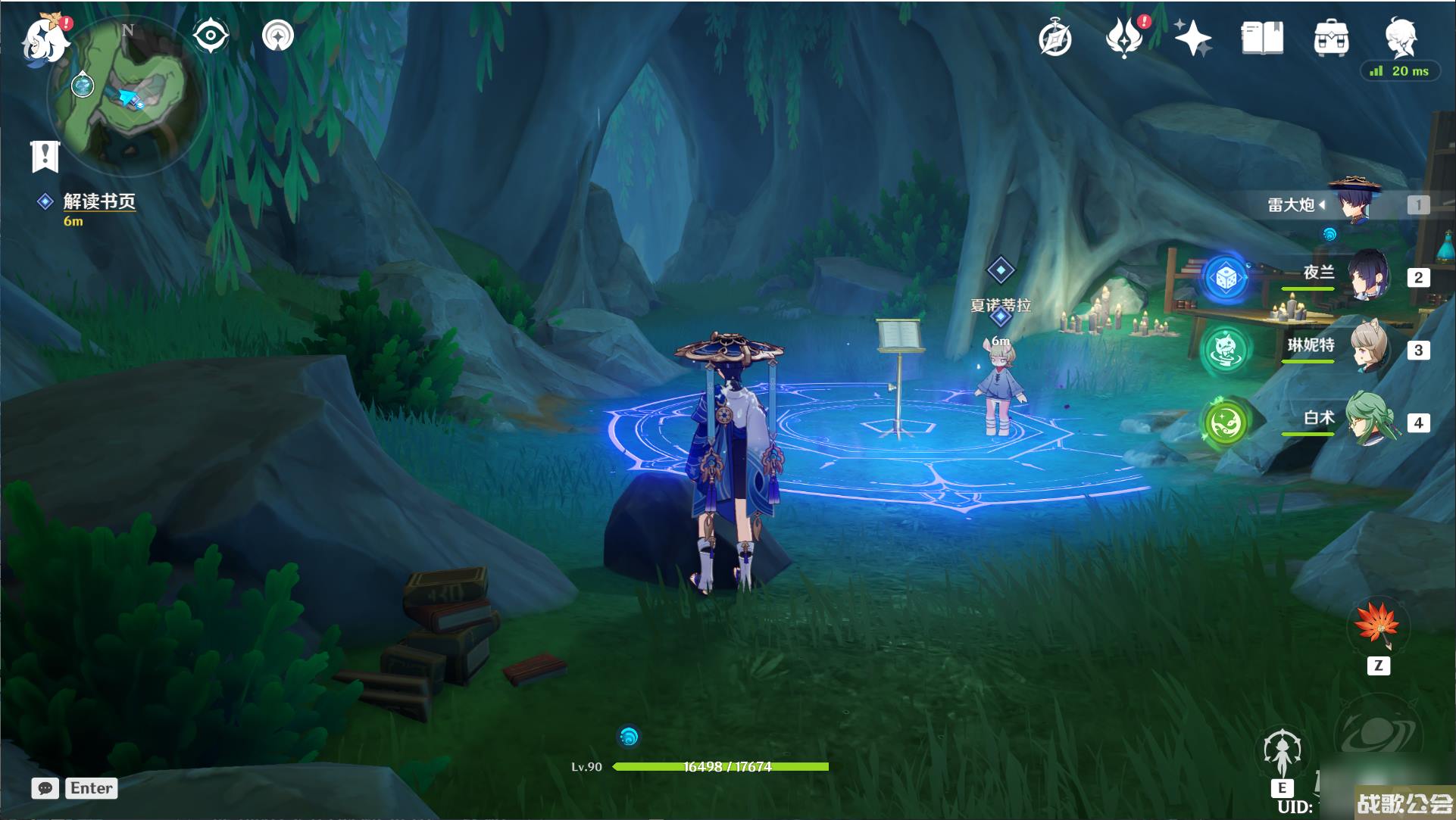Open the wish star icon

point(1192,38)
